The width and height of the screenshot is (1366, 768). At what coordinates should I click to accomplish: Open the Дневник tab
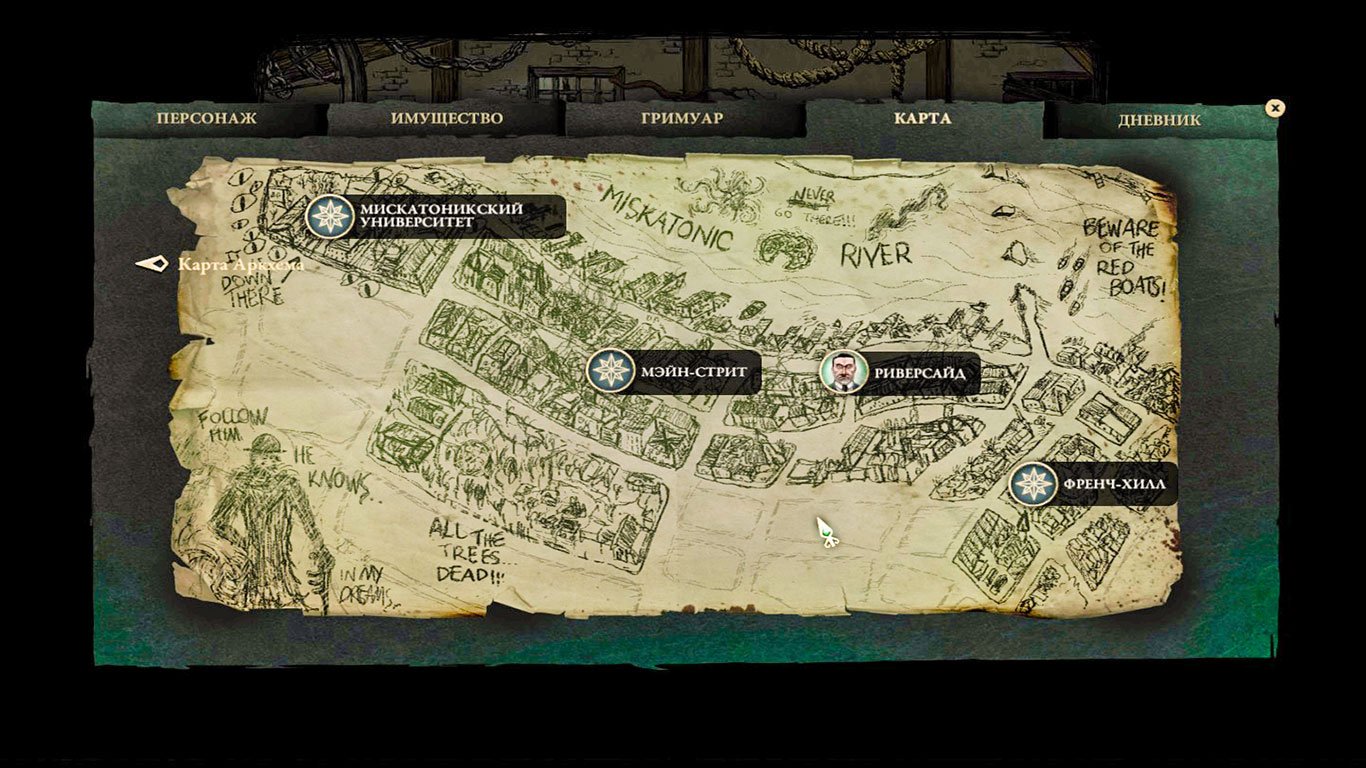click(1159, 119)
